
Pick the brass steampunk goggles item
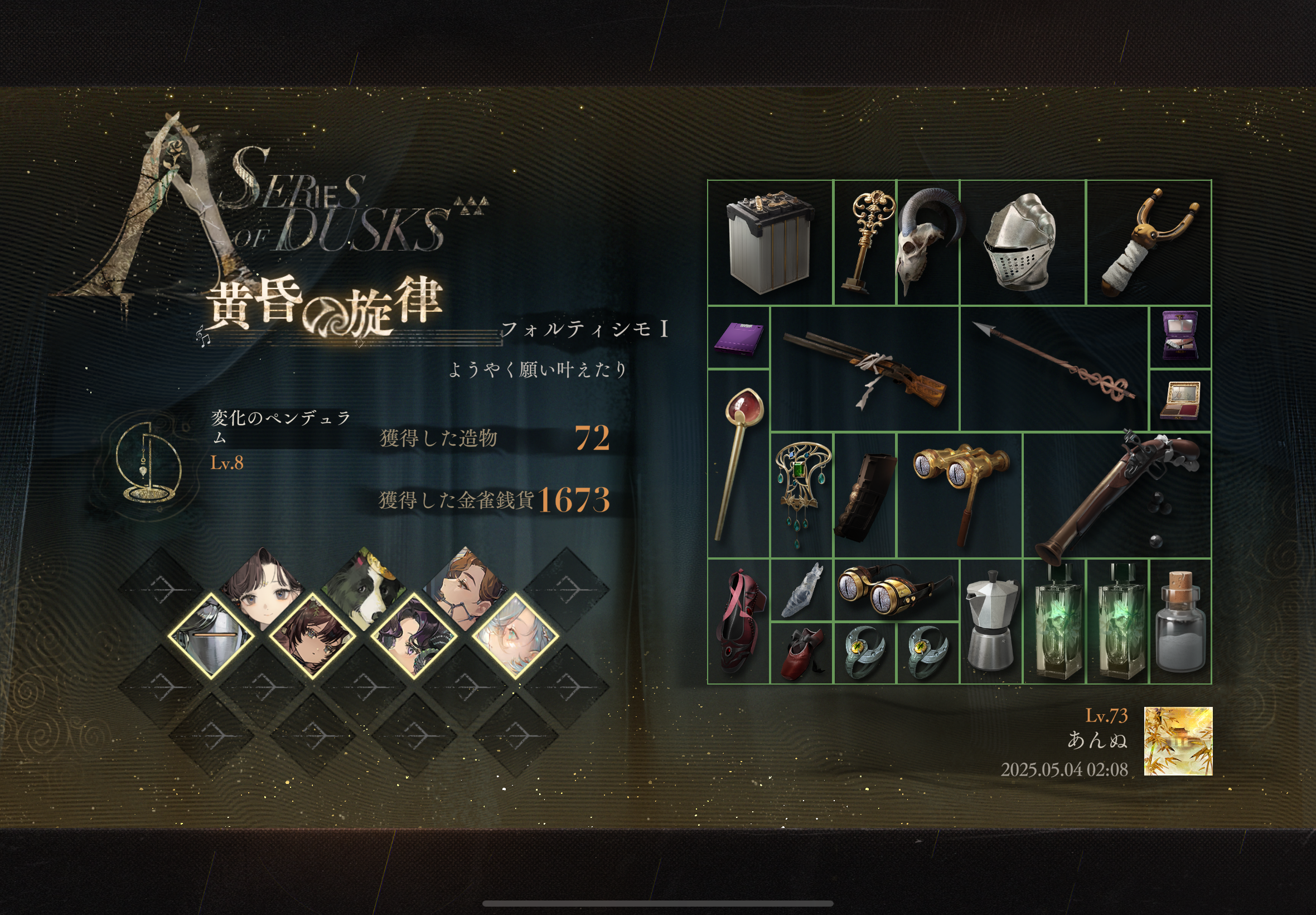click(x=896, y=589)
